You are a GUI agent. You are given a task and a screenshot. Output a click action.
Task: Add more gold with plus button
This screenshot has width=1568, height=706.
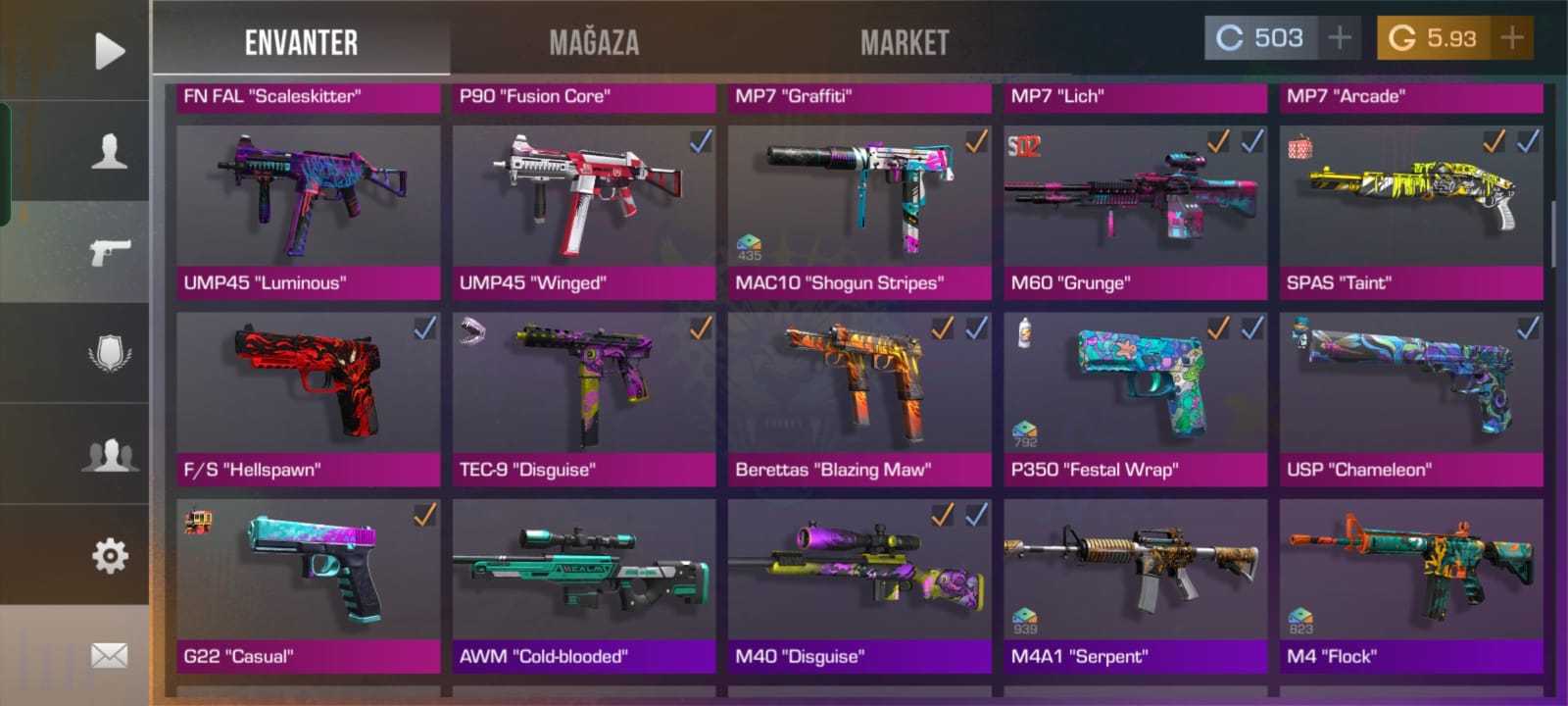pos(1512,38)
